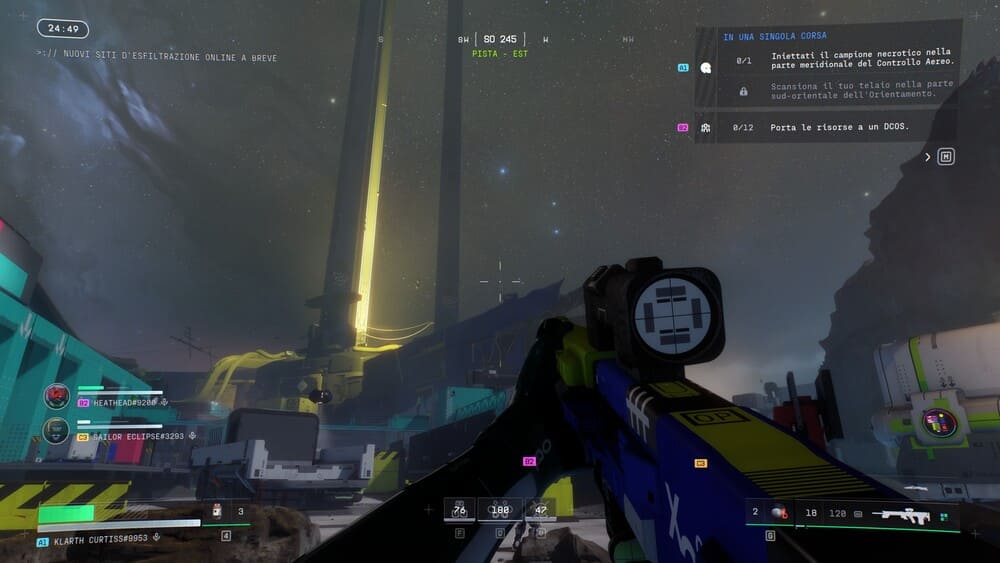Click the resources icon of objective B2
This screenshot has height=563, width=1000.
coord(706,128)
